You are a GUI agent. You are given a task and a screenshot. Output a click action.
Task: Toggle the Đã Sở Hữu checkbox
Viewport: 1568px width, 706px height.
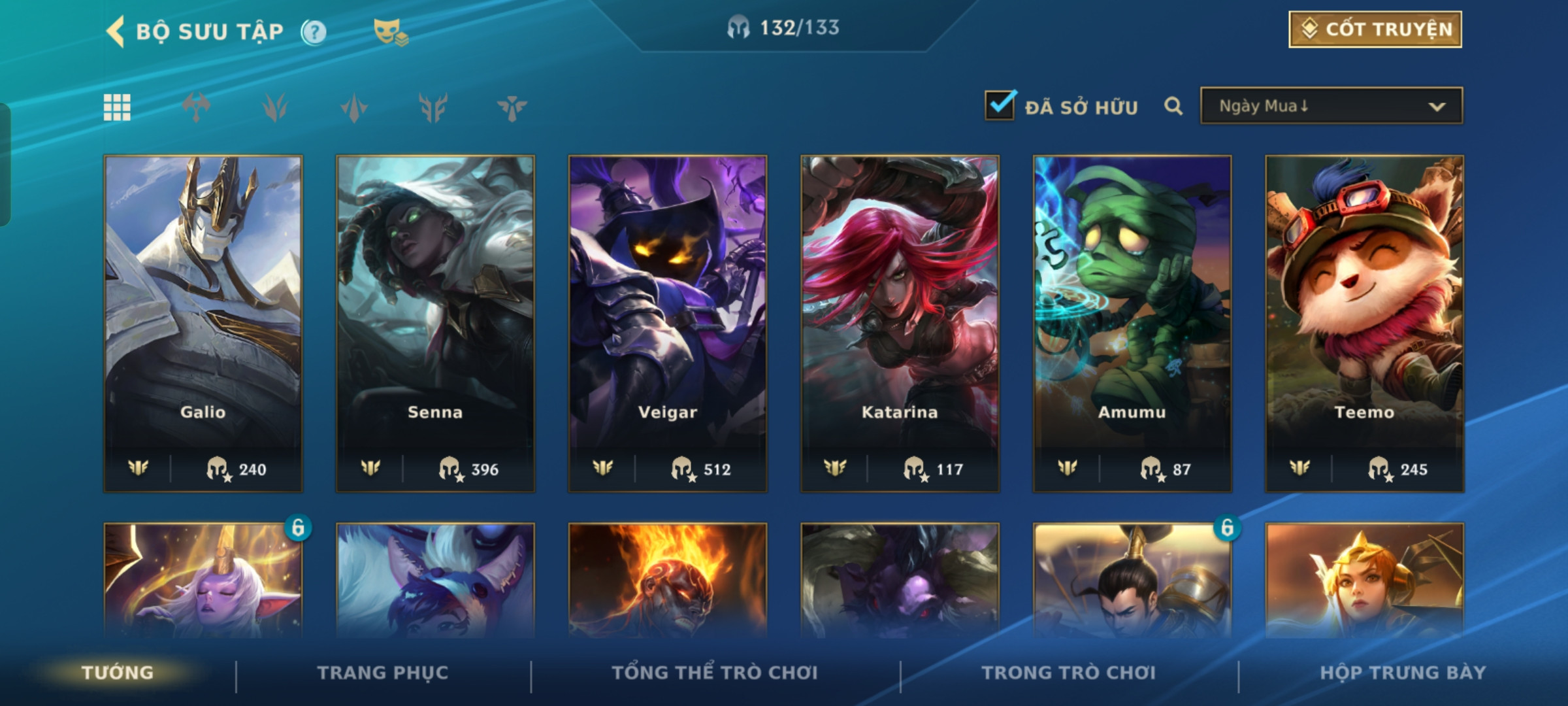point(1000,106)
